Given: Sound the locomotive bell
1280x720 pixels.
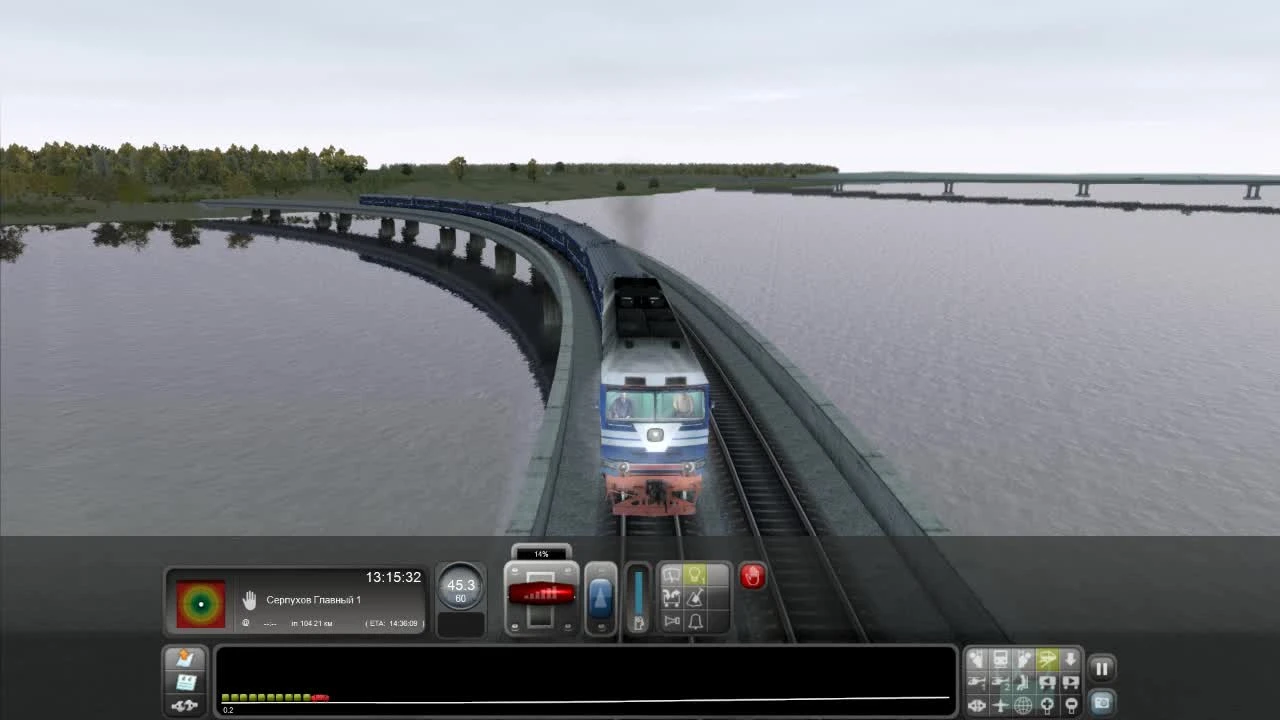Looking at the screenshot, I should pyautogui.click(x=694, y=621).
